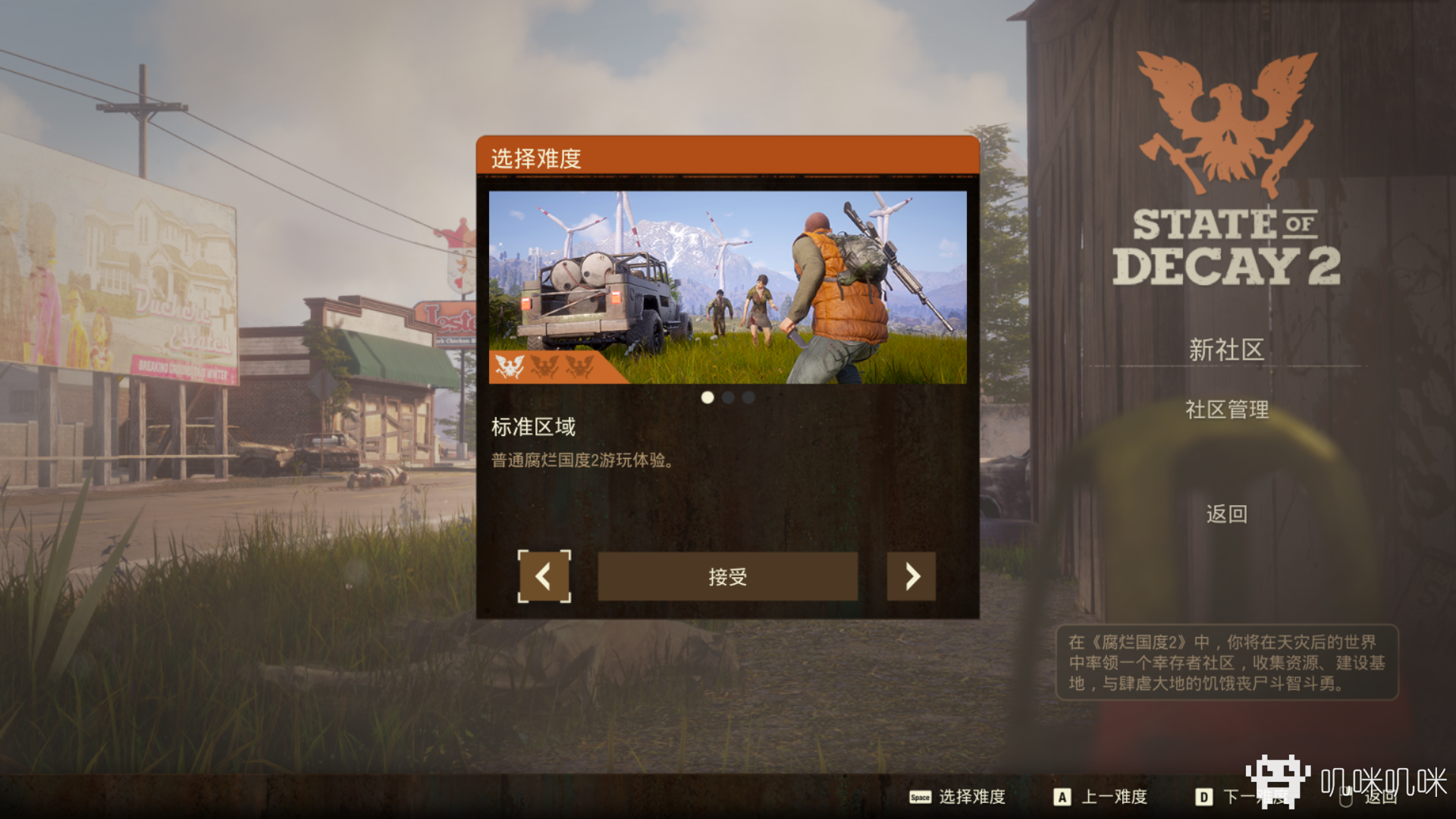Screen dimensions: 1456x819
Task: Open 社区管理 community management
Action: tap(1226, 409)
